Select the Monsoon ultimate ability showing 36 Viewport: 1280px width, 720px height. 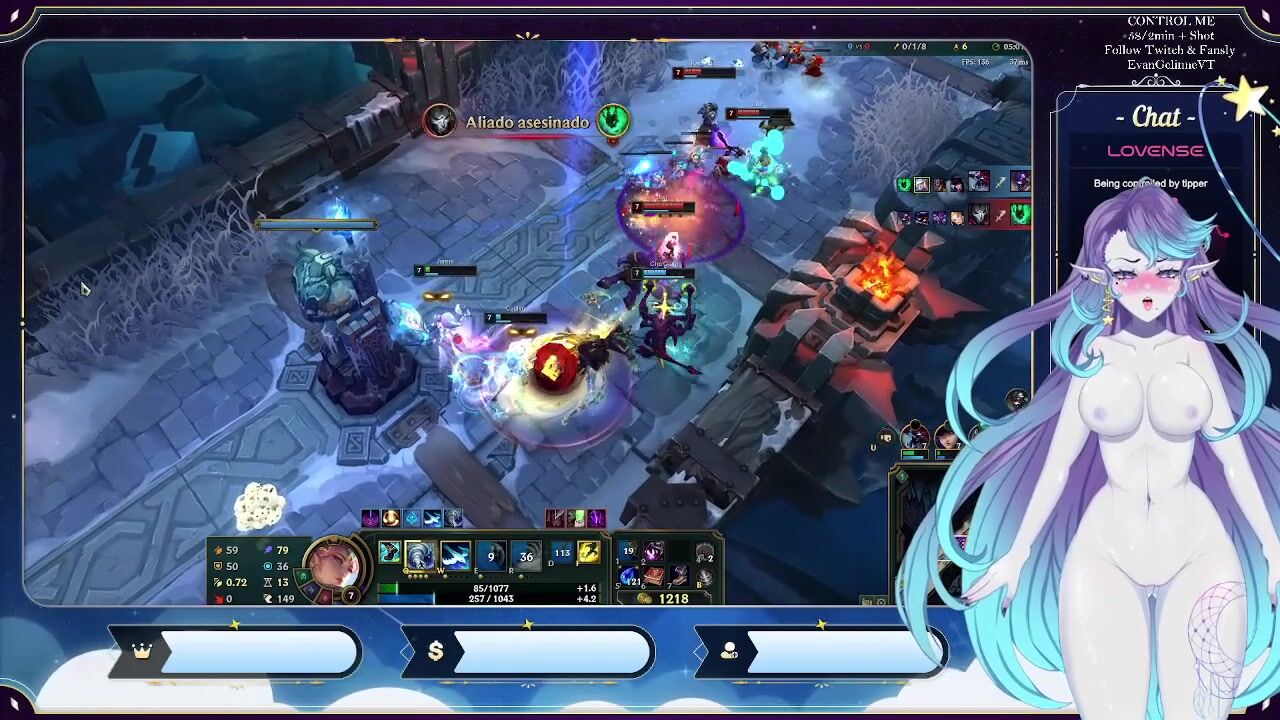coord(526,555)
